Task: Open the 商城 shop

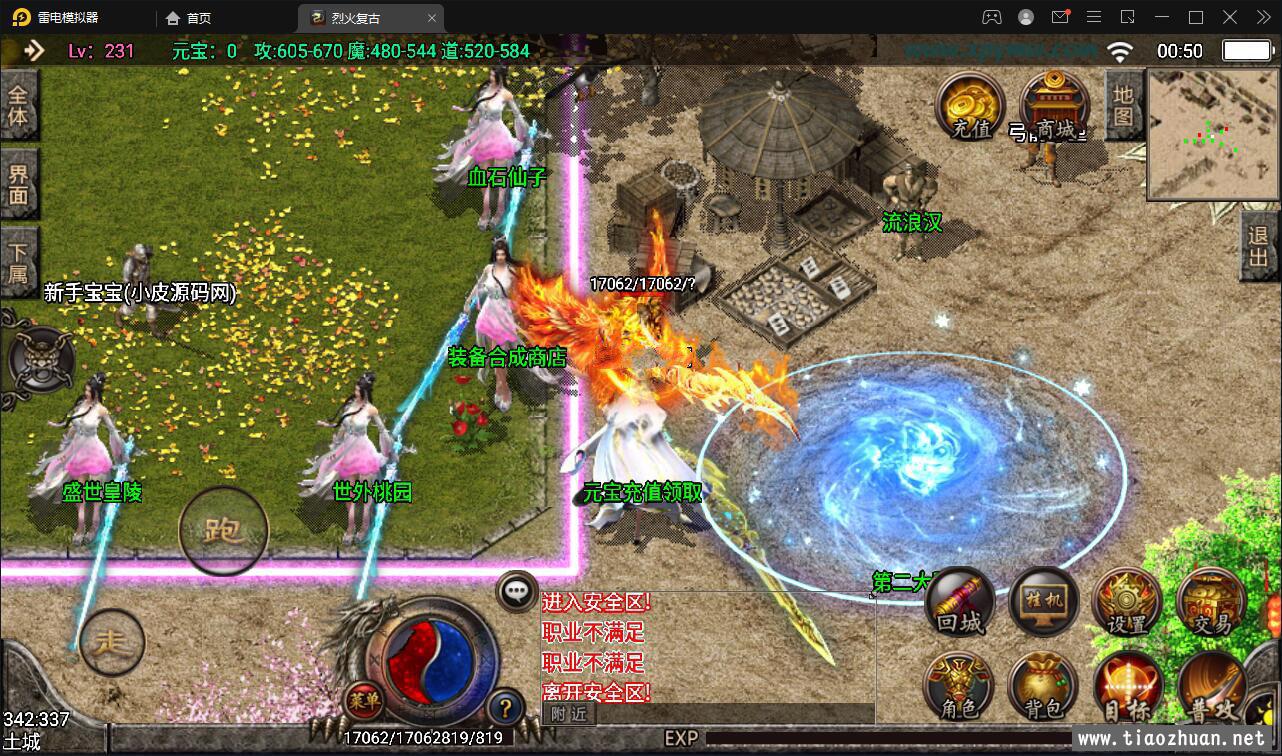Action: click(x=1054, y=109)
